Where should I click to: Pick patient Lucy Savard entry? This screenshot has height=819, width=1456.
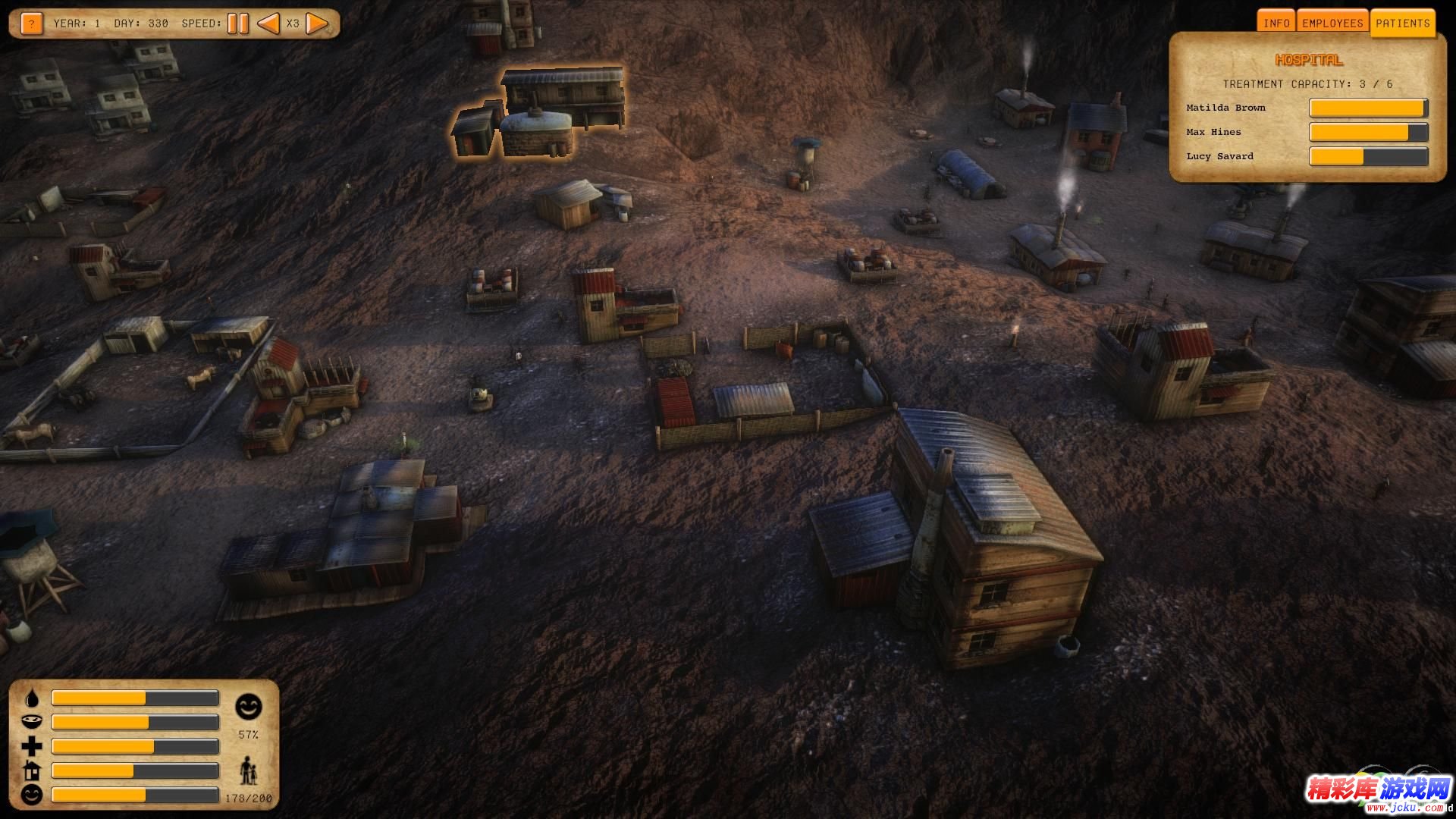click(1219, 156)
